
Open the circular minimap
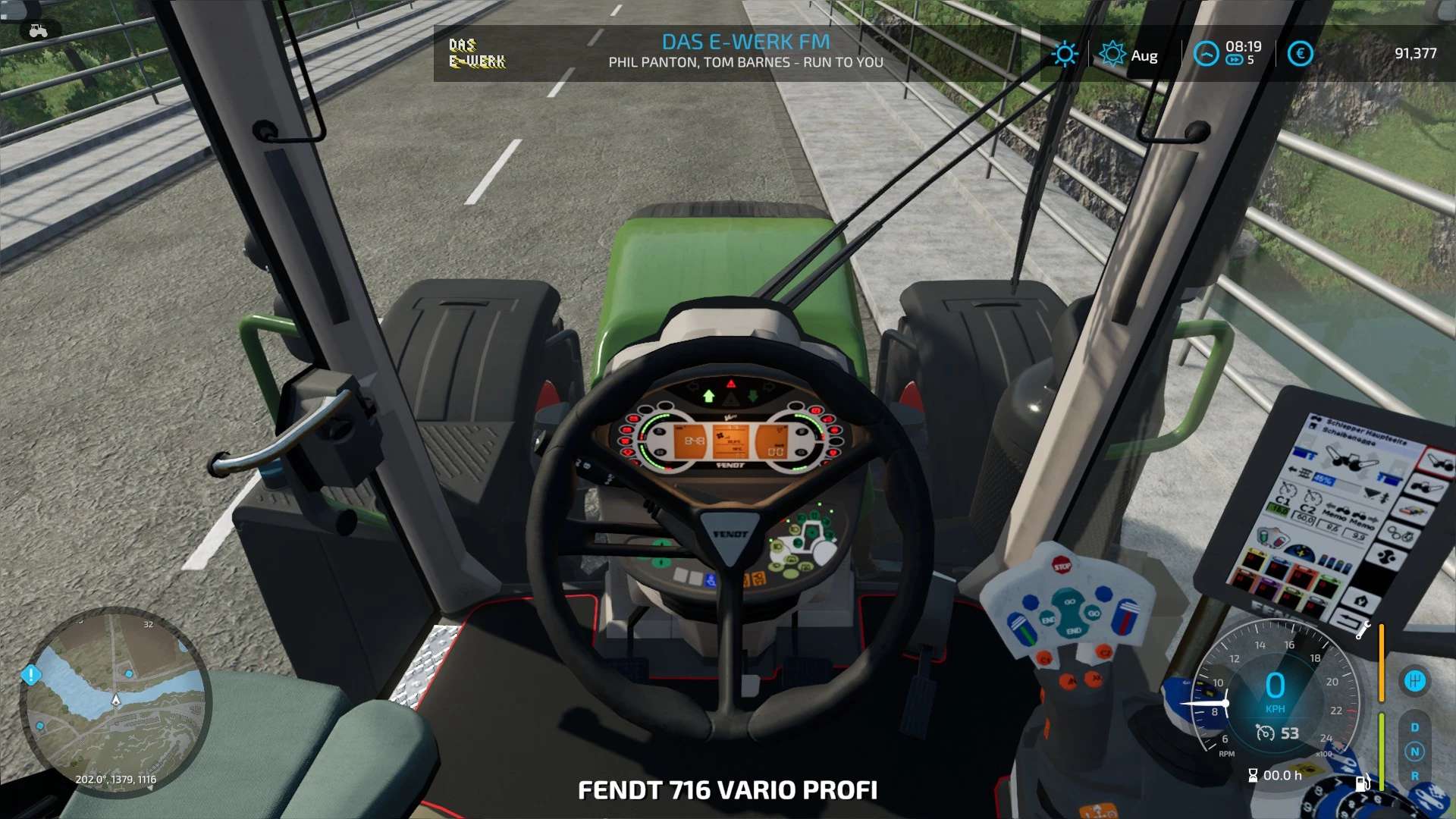coord(115,702)
